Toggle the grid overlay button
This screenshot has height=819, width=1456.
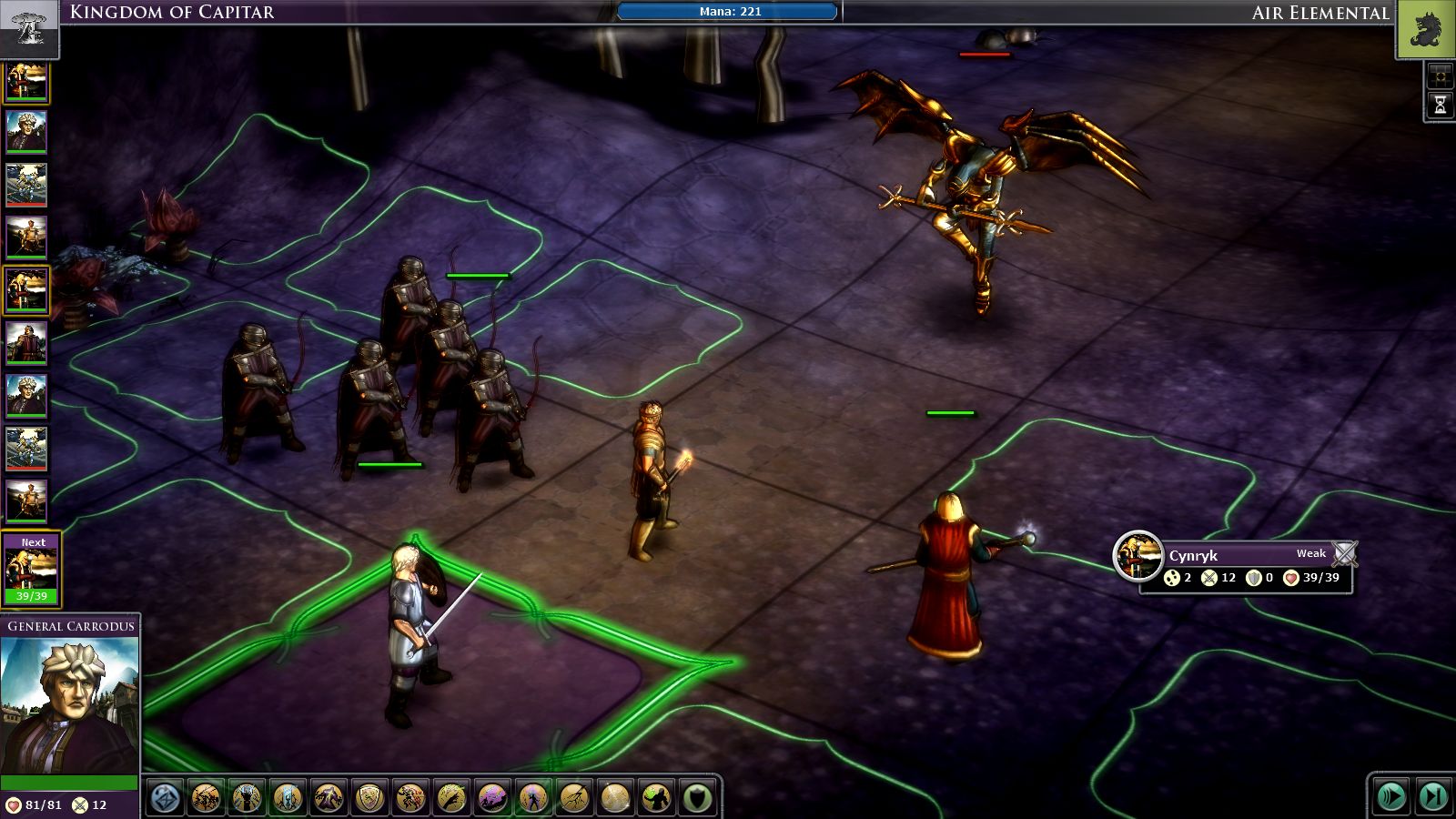click(1440, 76)
